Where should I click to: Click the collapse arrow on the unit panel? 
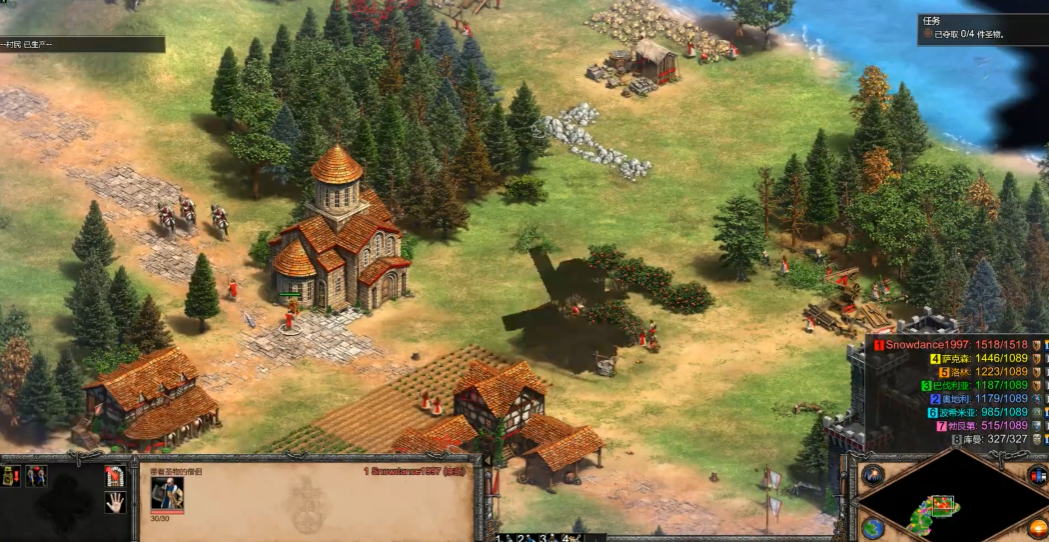[x=488, y=460]
